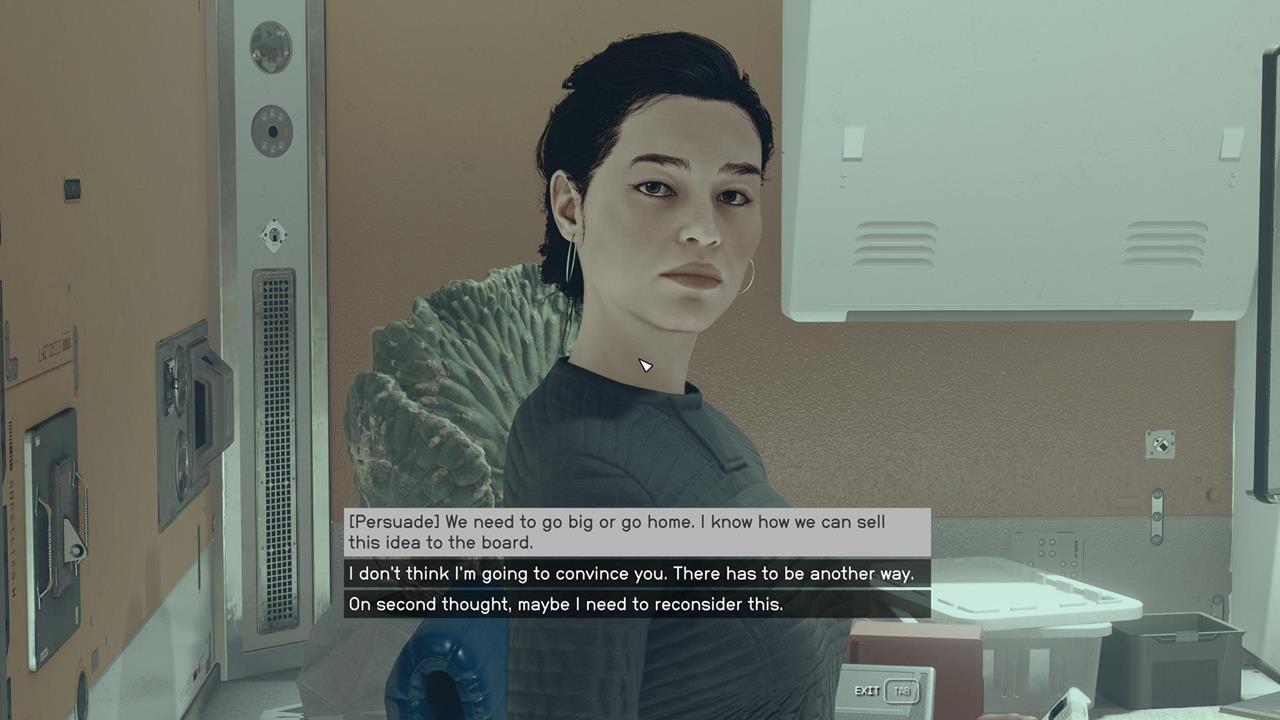Image resolution: width=1280 pixels, height=720 pixels.
Task: Choose the Persuade dialogue option
Action: pyautogui.click(x=637, y=532)
